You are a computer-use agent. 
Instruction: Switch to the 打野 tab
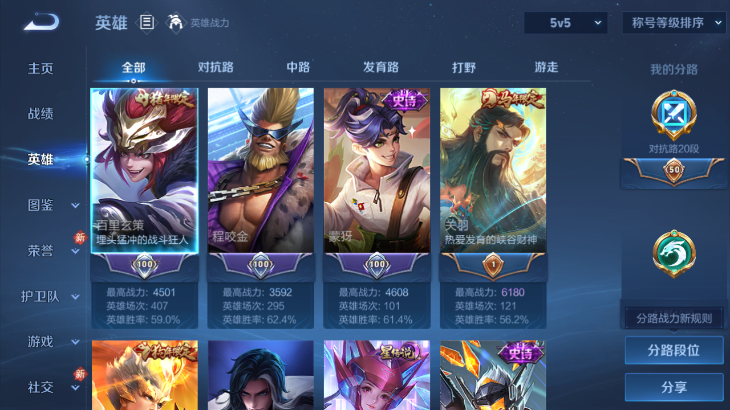coord(464,67)
